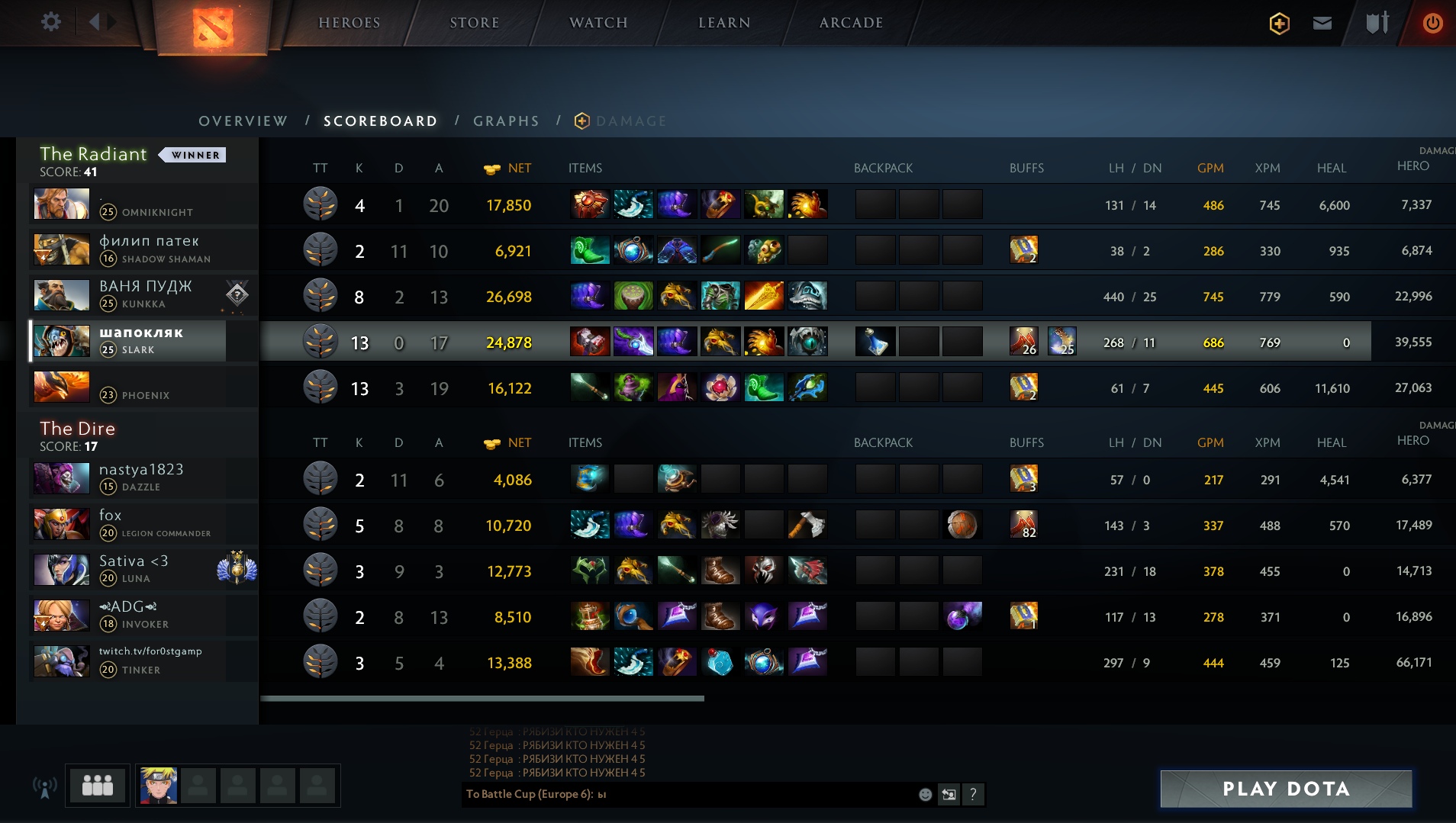Click the Dota Plus shield icon

[x=1279, y=24]
